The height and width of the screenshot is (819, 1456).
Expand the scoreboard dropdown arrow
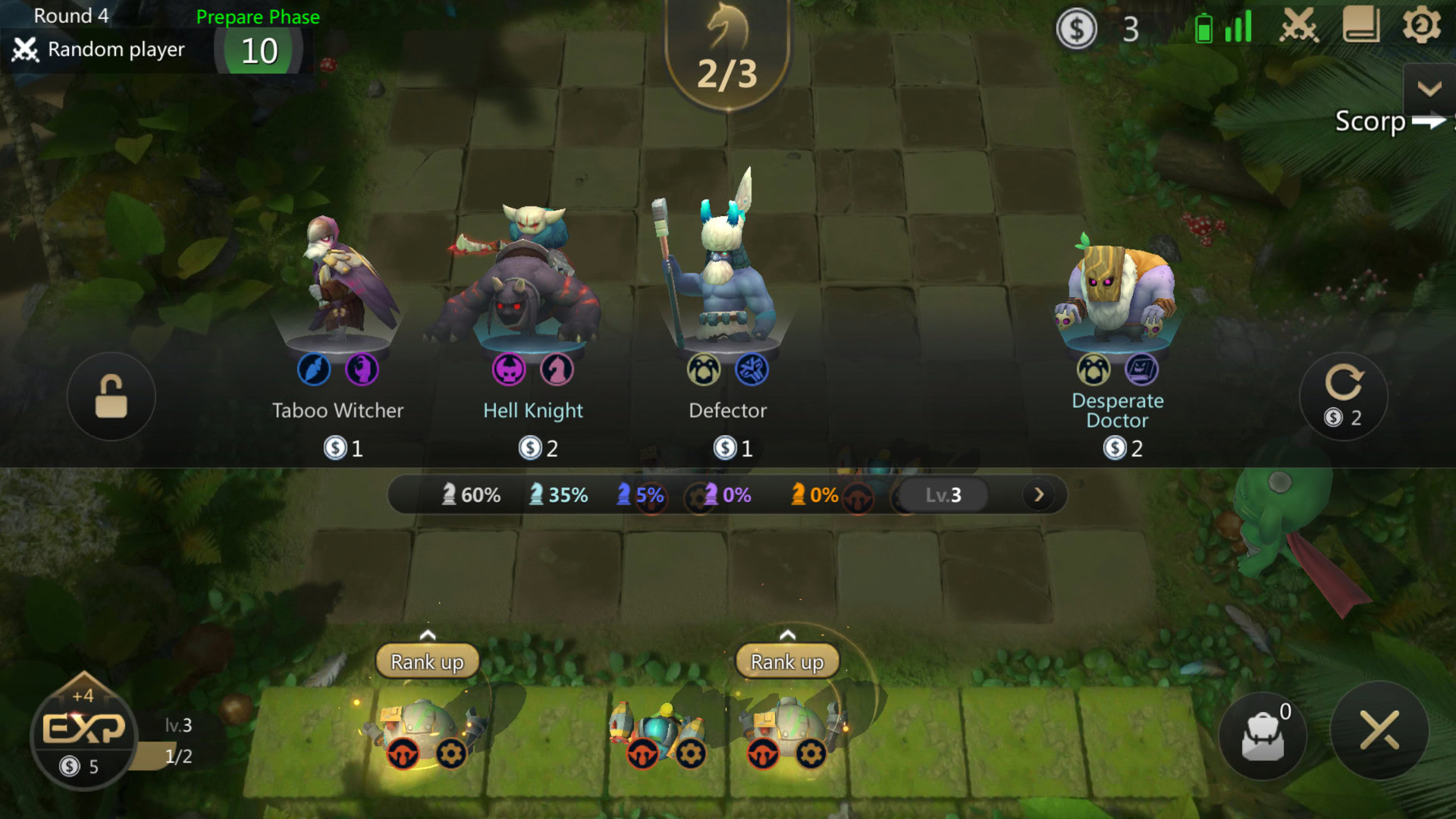point(1429,89)
